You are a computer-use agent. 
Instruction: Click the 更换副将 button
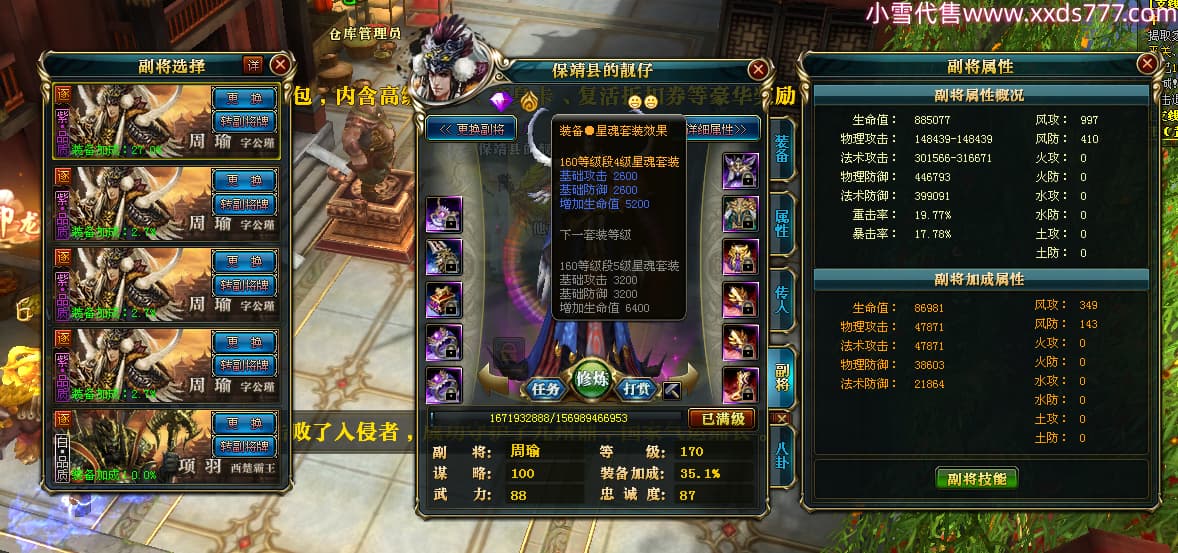pyautogui.click(x=472, y=129)
